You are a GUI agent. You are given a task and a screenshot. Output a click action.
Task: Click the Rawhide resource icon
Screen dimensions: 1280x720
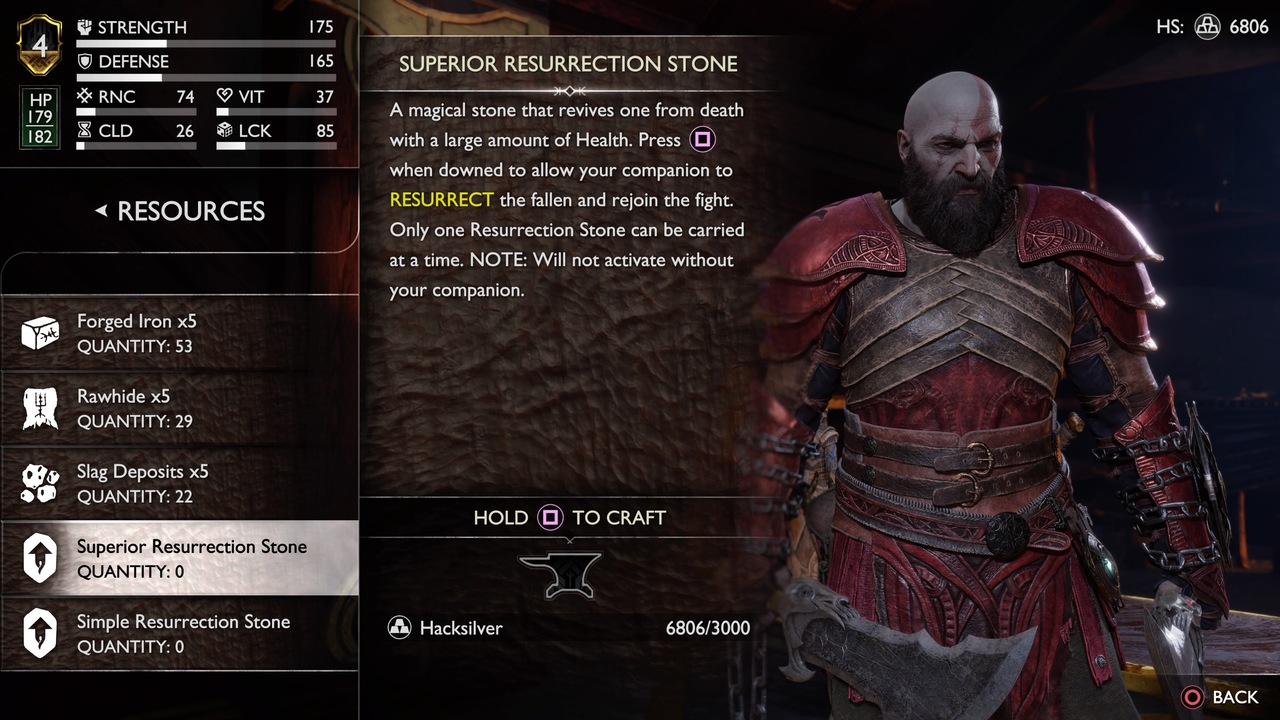[x=40, y=408]
